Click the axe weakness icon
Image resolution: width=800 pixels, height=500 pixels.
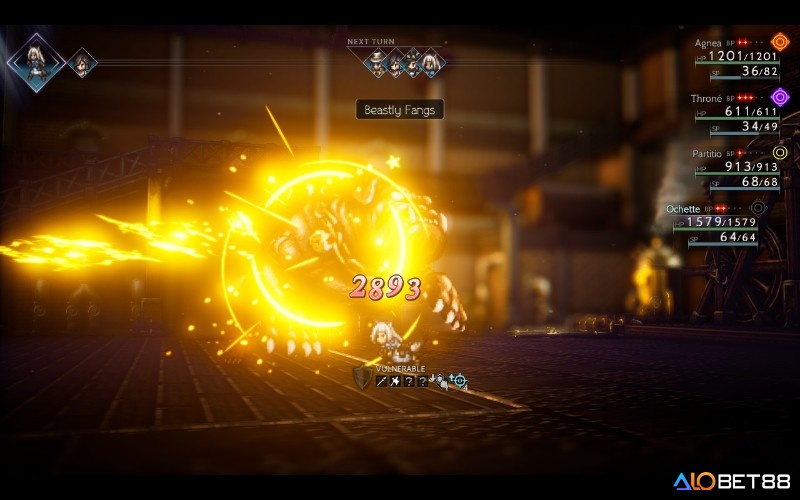pos(395,381)
